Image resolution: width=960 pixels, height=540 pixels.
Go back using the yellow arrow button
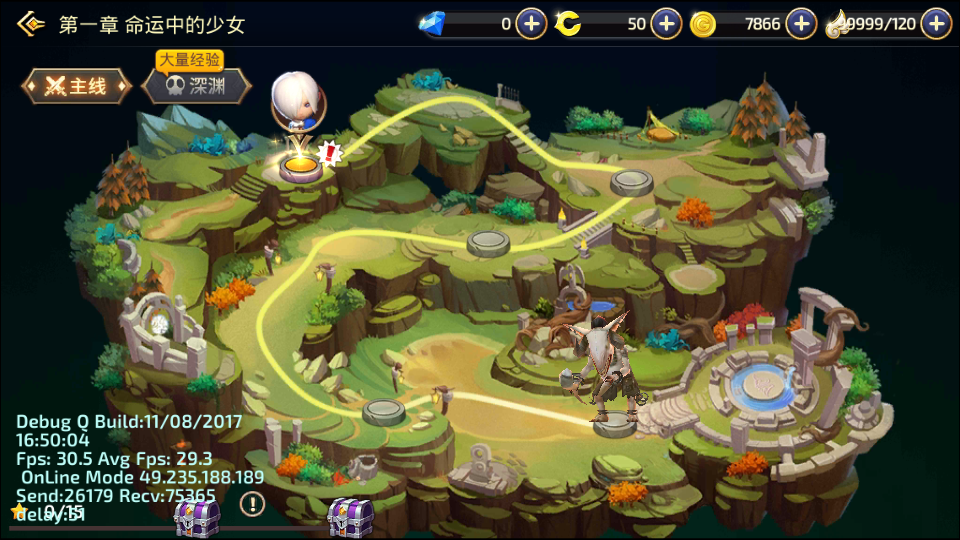(x=31, y=24)
